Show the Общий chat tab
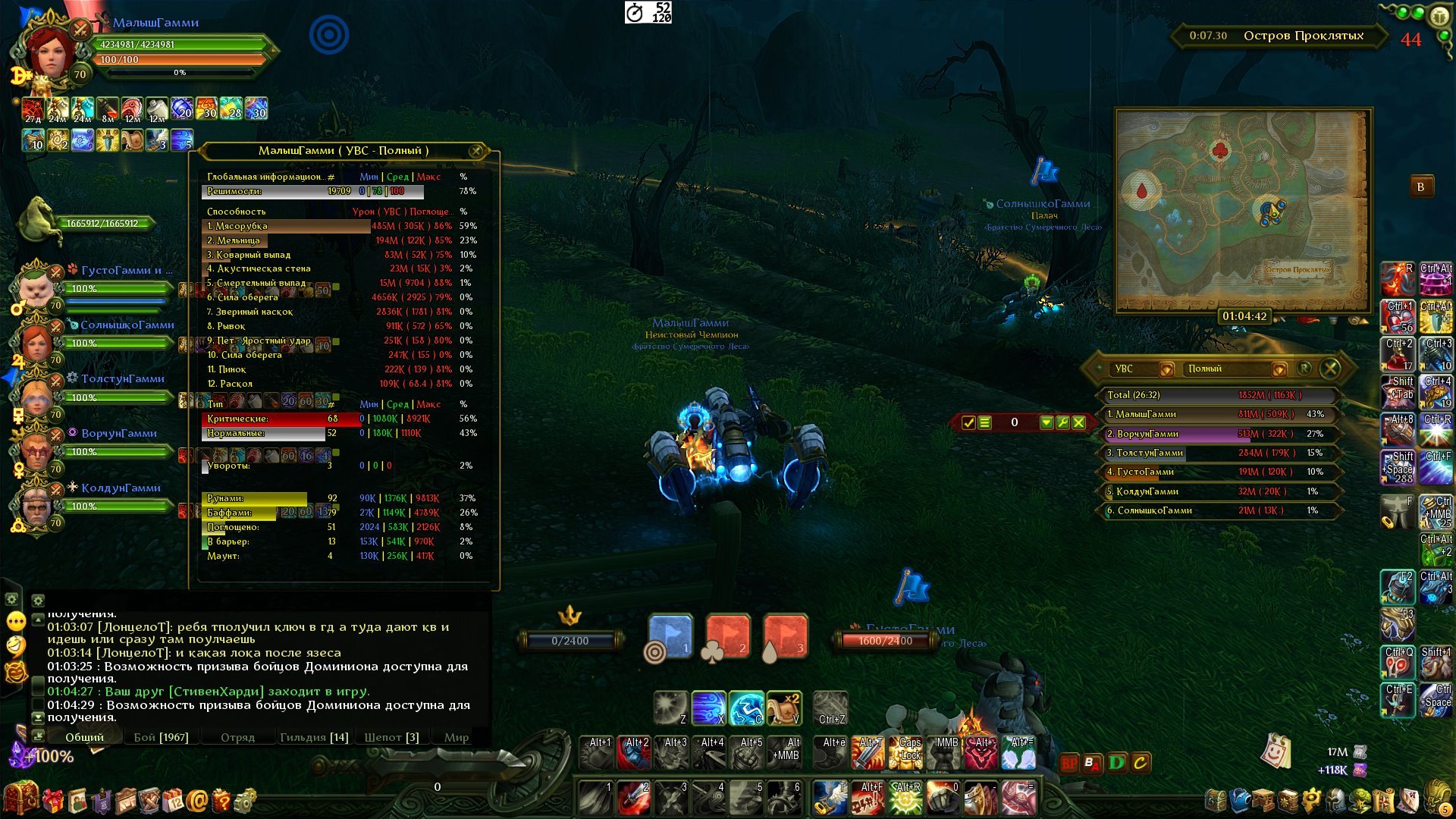This screenshot has height=819, width=1456. coord(84,737)
